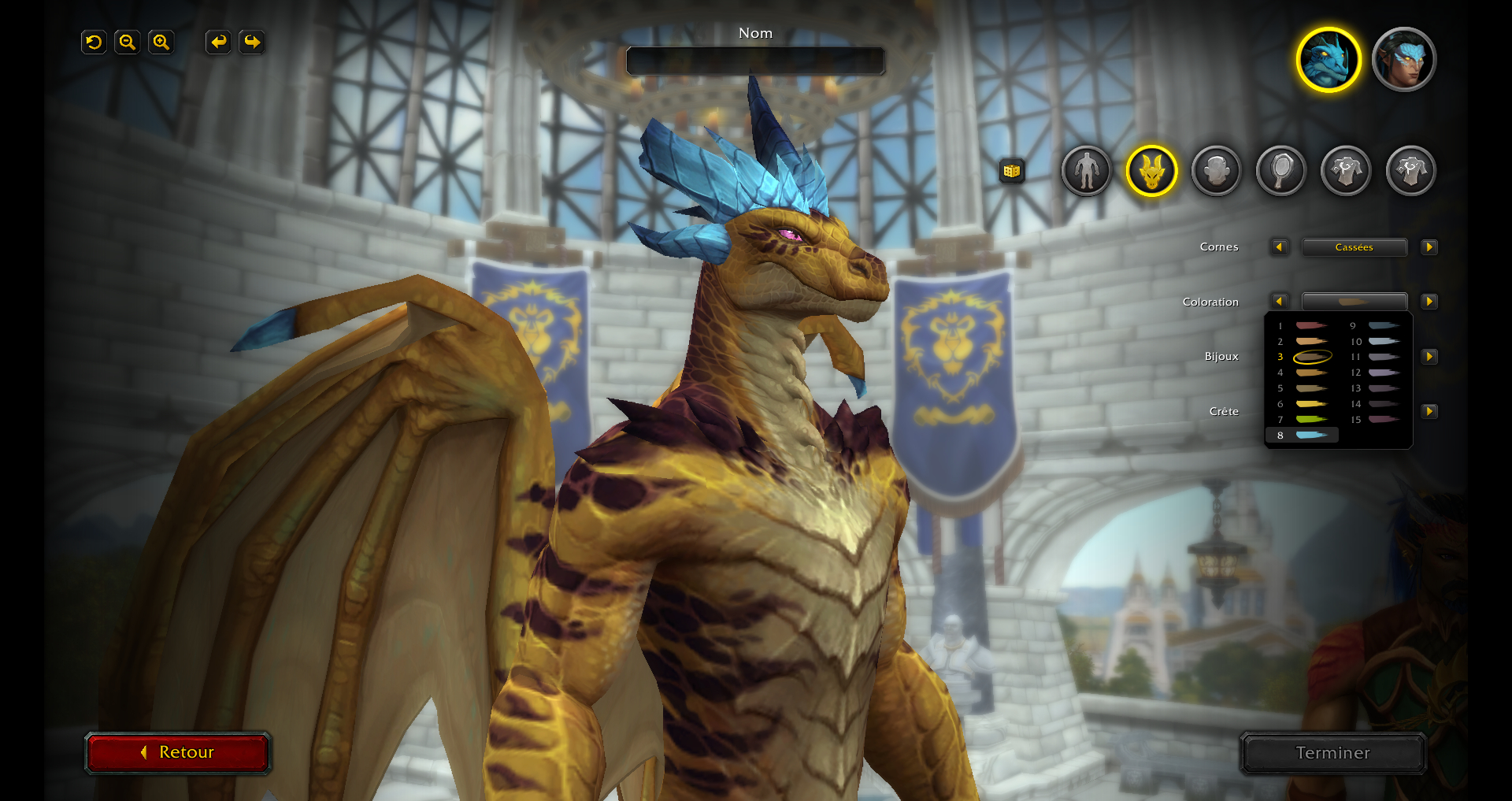The image size is (1512, 801).
Task: Randomize appearance with the dice button
Action: (1012, 170)
